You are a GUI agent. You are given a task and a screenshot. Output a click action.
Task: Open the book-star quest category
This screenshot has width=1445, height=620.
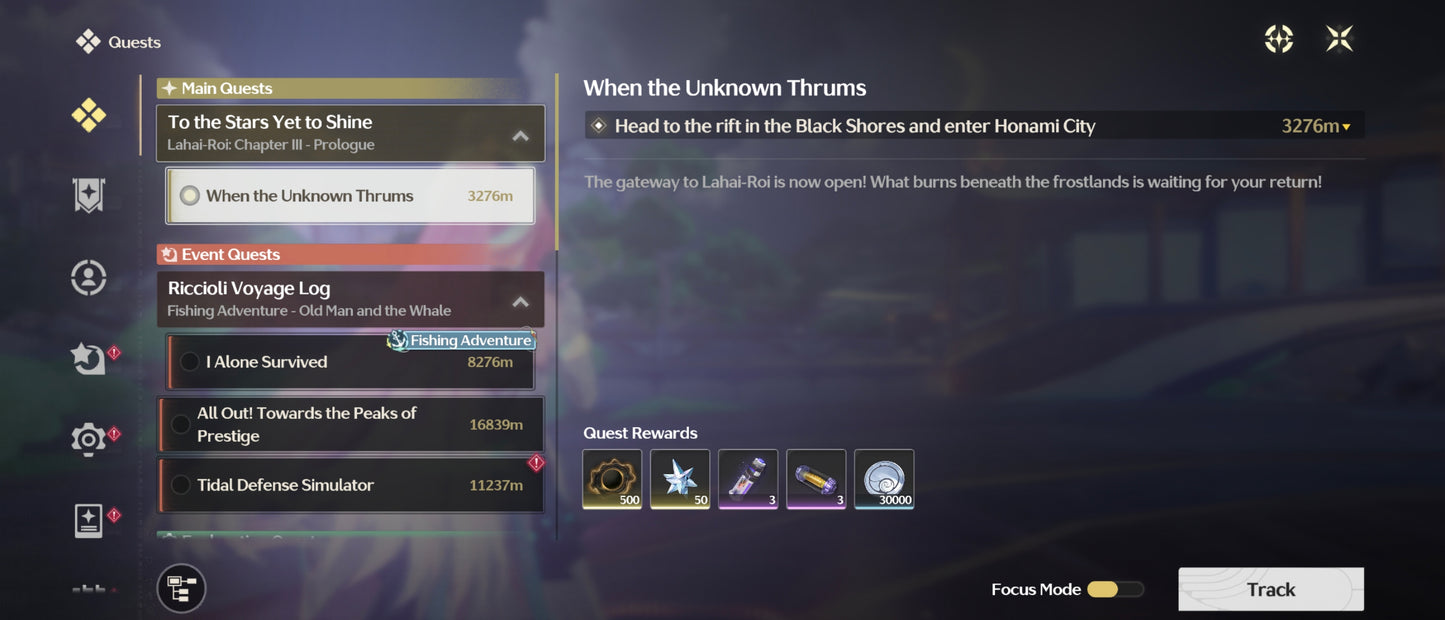pos(89,520)
